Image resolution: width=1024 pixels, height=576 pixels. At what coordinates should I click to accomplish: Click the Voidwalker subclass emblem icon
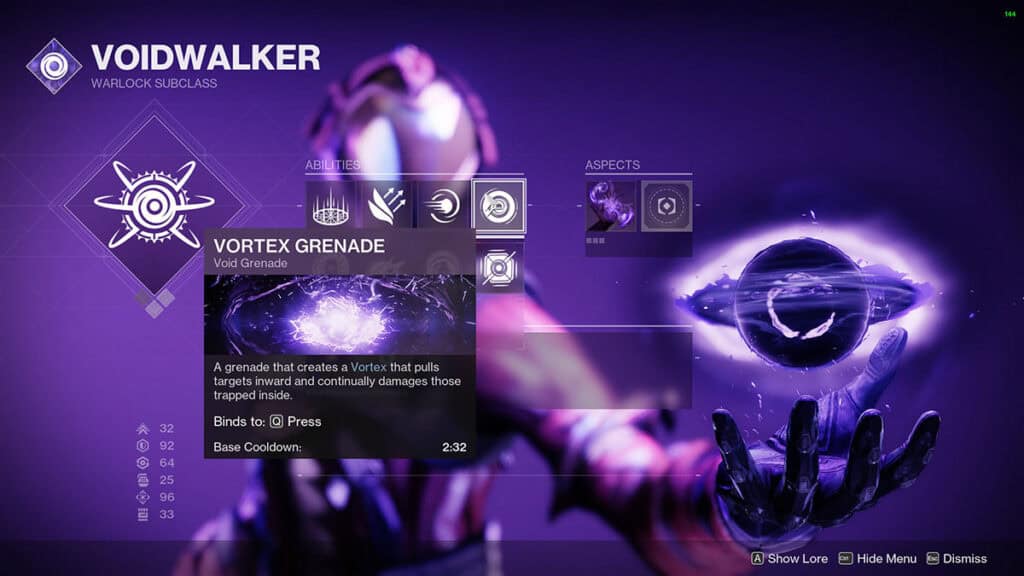click(x=54, y=66)
